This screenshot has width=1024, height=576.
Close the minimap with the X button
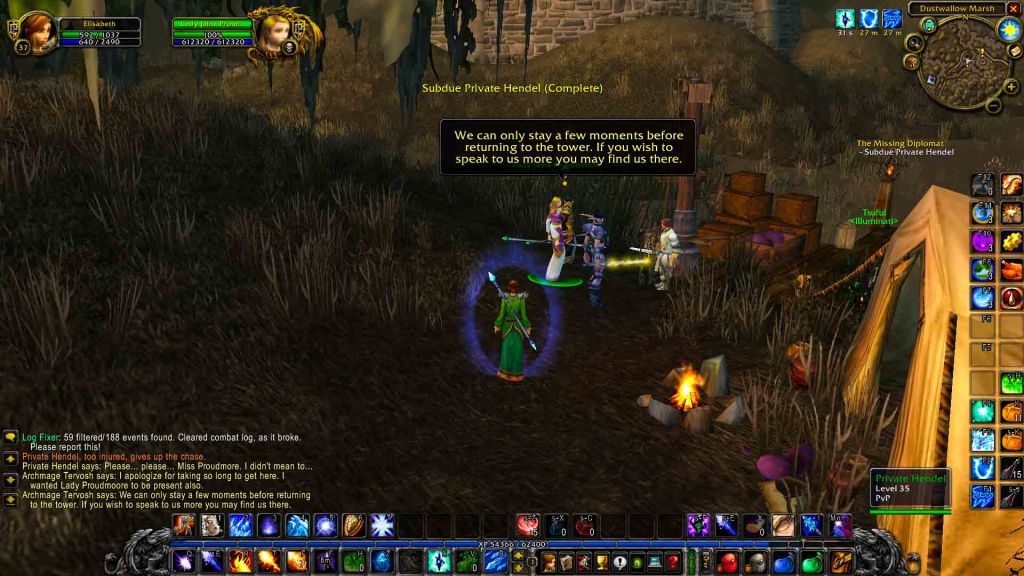pos(1013,9)
